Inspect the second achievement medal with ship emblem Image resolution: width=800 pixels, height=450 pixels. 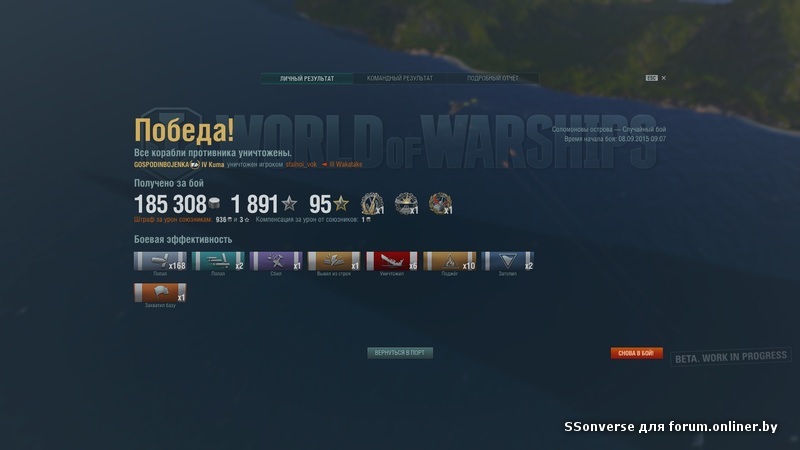(406, 204)
